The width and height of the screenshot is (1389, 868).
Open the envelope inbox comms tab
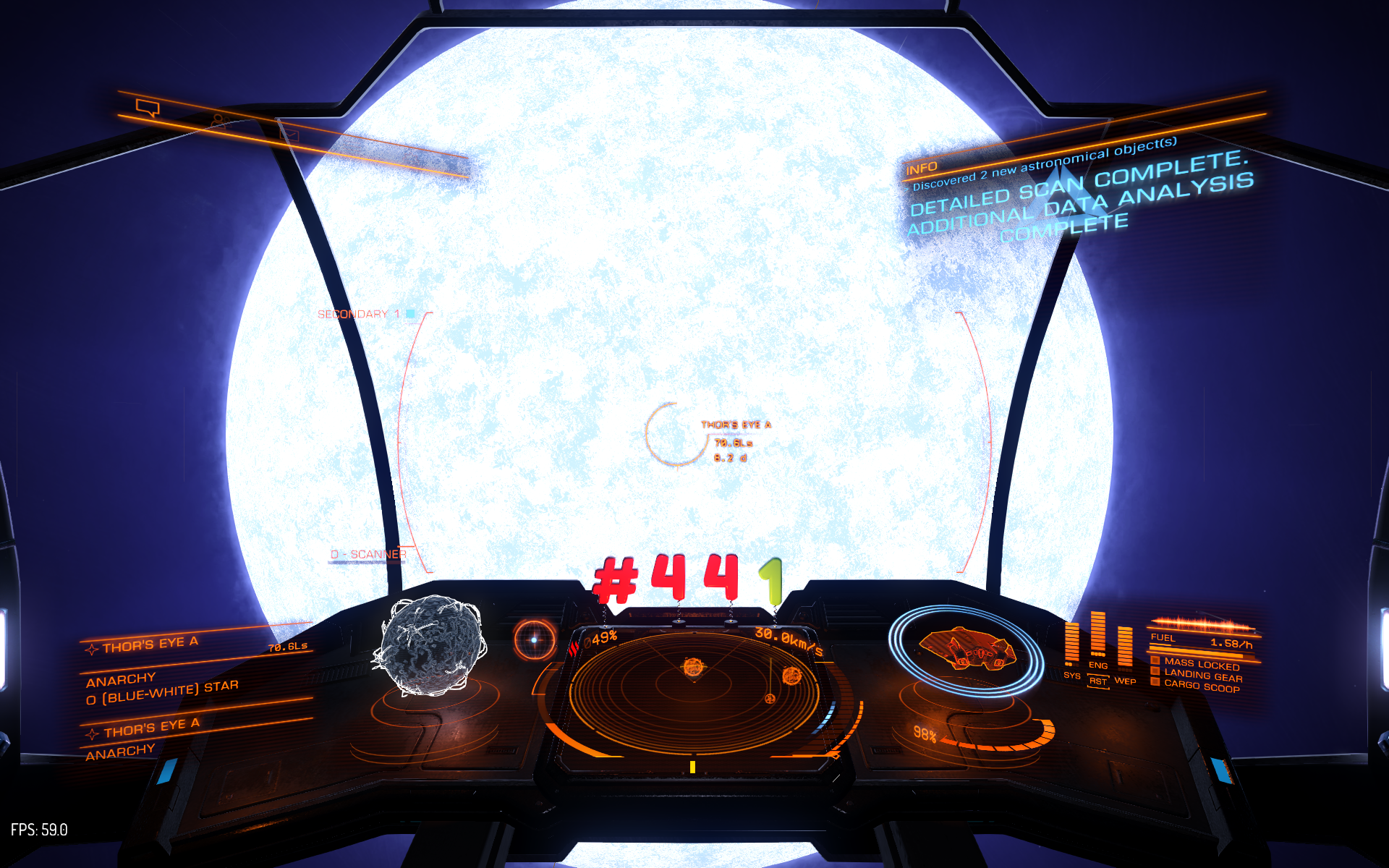(289, 135)
